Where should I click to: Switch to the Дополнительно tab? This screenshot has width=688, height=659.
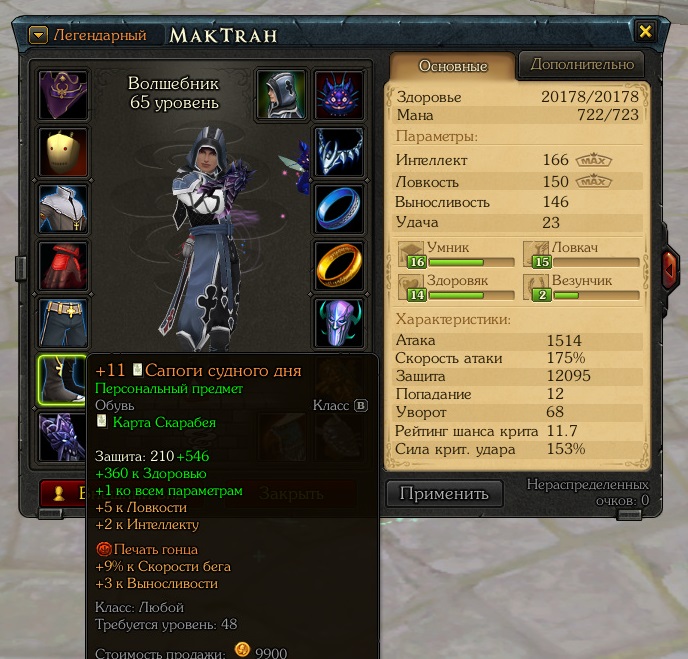(x=582, y=64)
